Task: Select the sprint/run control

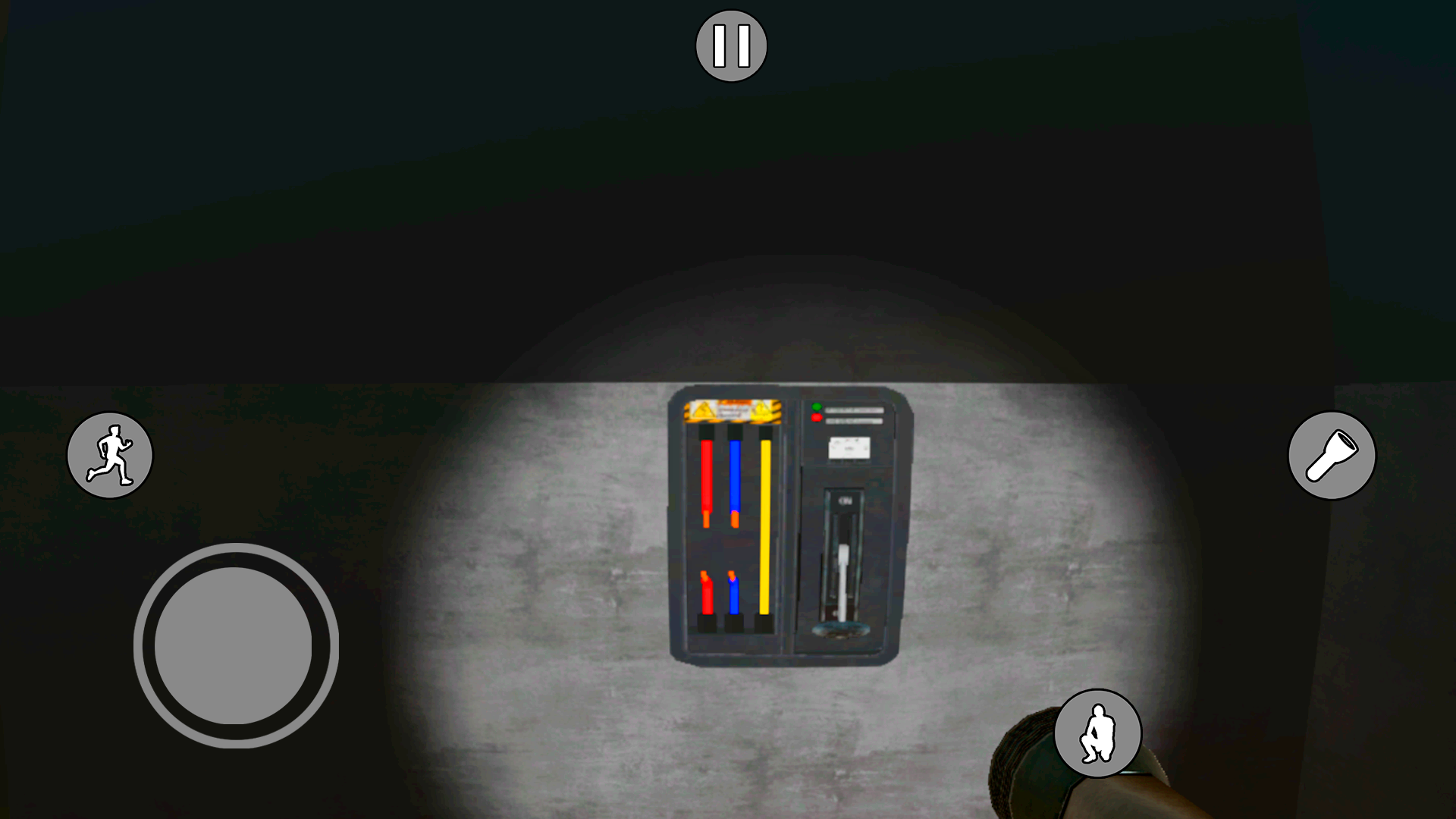Action: (x=110, y=455)
